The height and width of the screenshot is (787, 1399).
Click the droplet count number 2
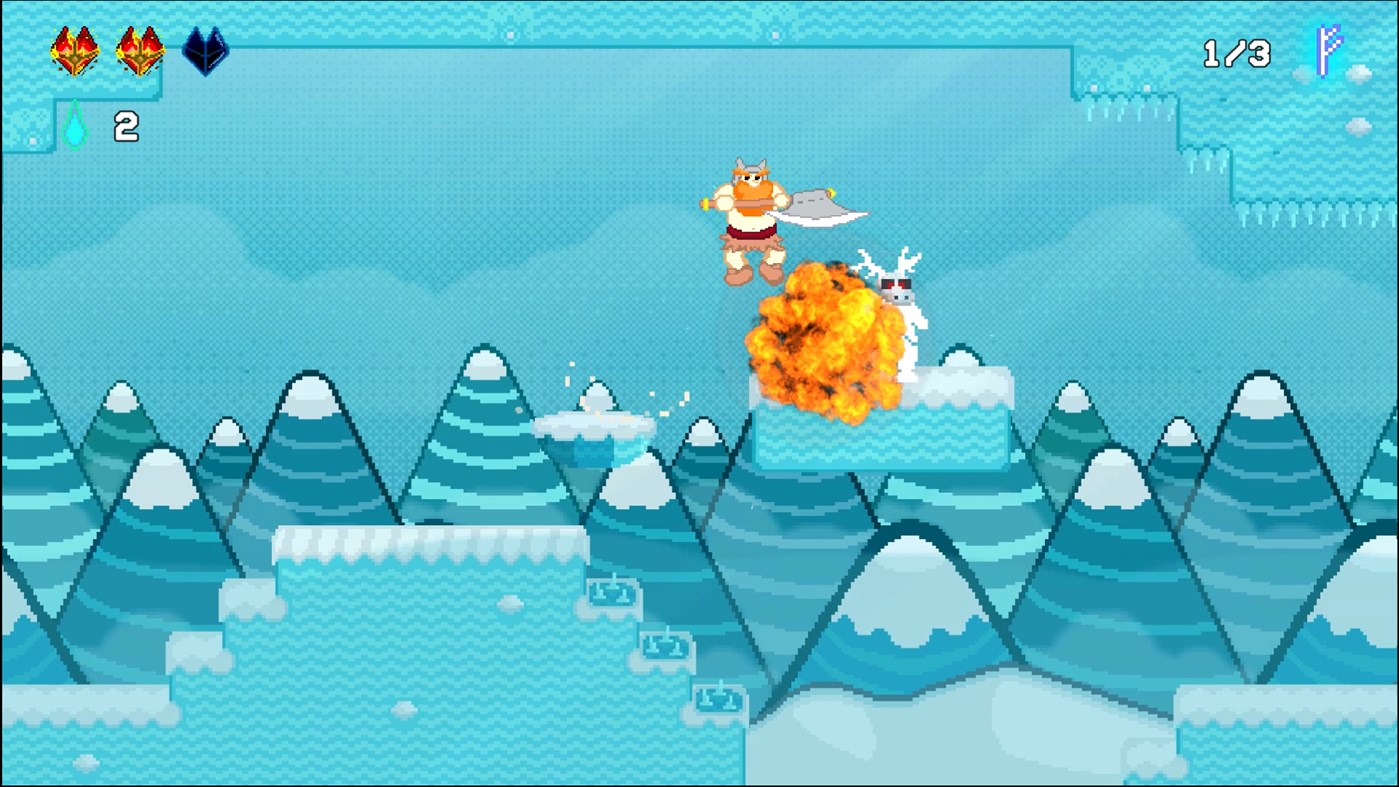(x=126, y=128)
